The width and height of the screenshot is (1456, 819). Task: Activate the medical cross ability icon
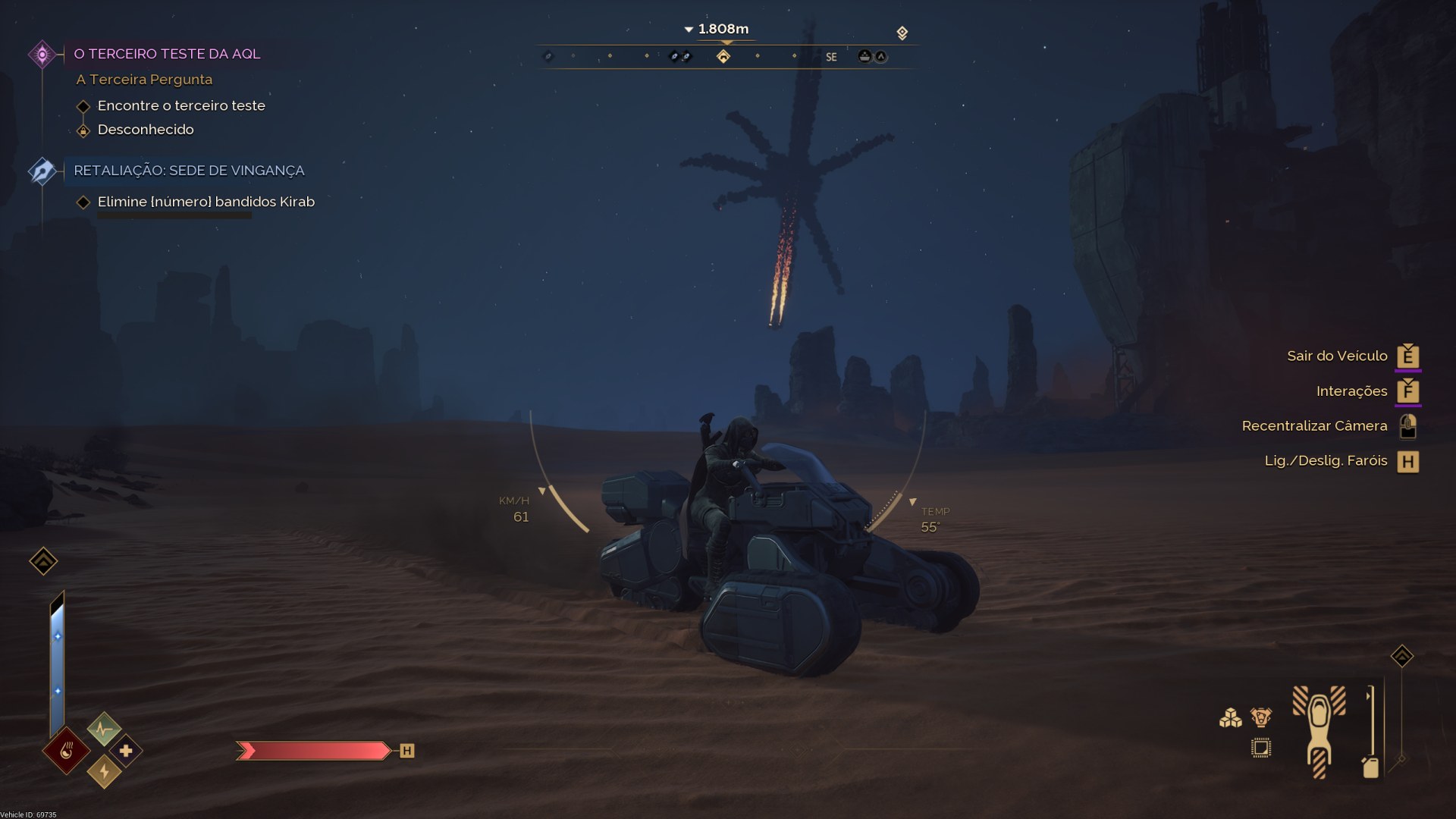pos(126,751)
